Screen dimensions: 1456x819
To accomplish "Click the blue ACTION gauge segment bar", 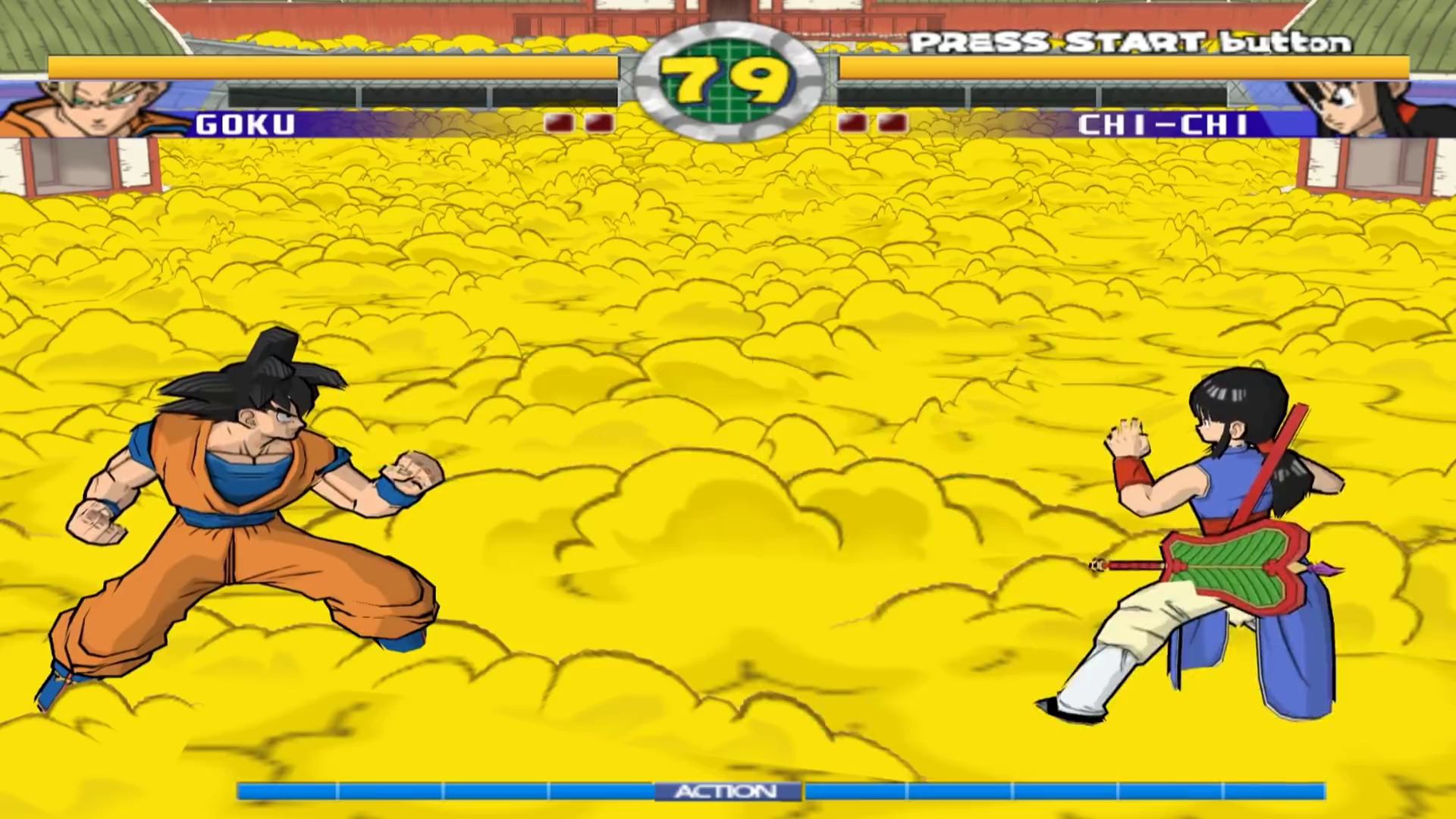I will point(455,791).
